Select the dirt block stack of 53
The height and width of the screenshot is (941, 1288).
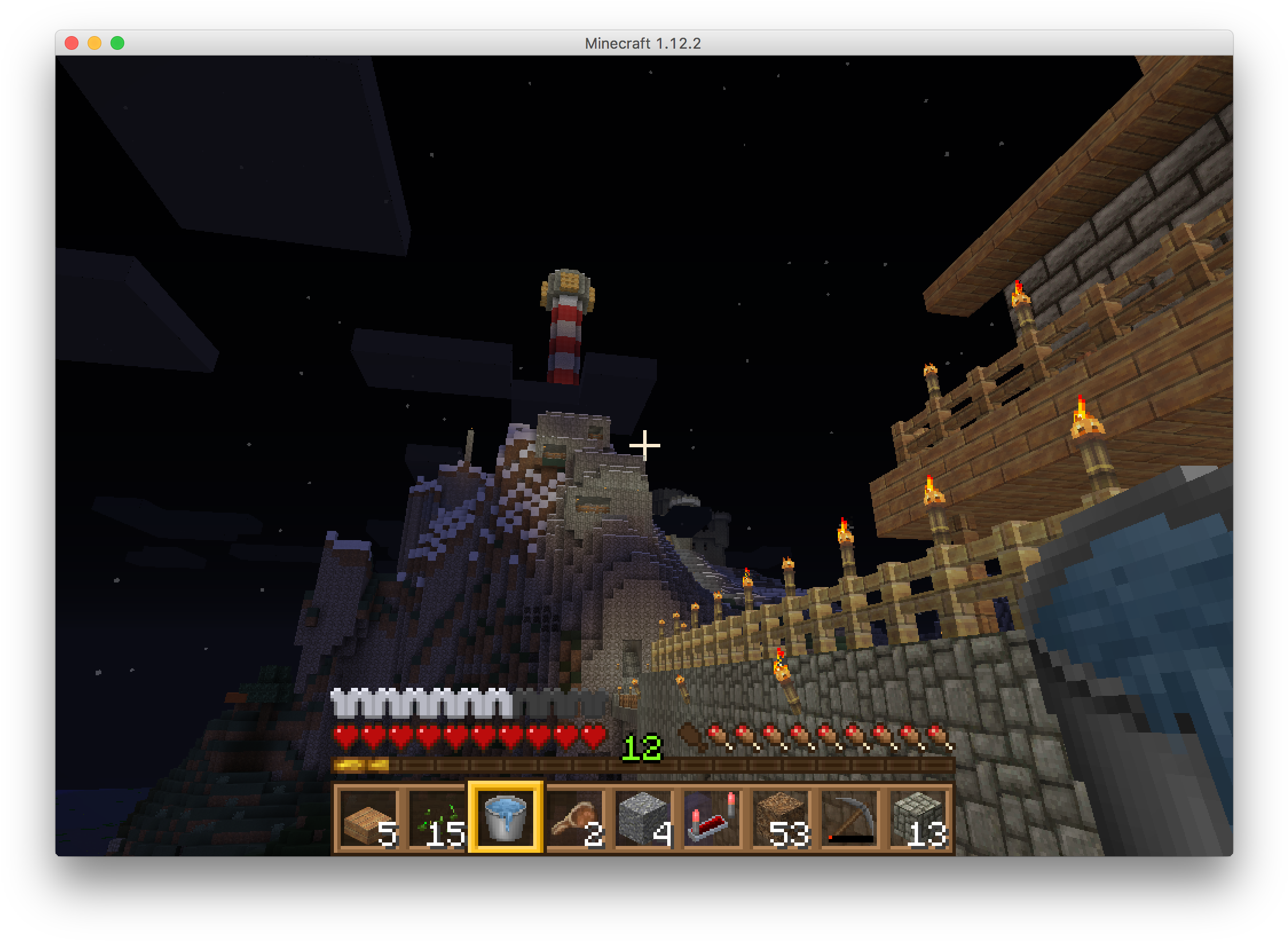781,818
